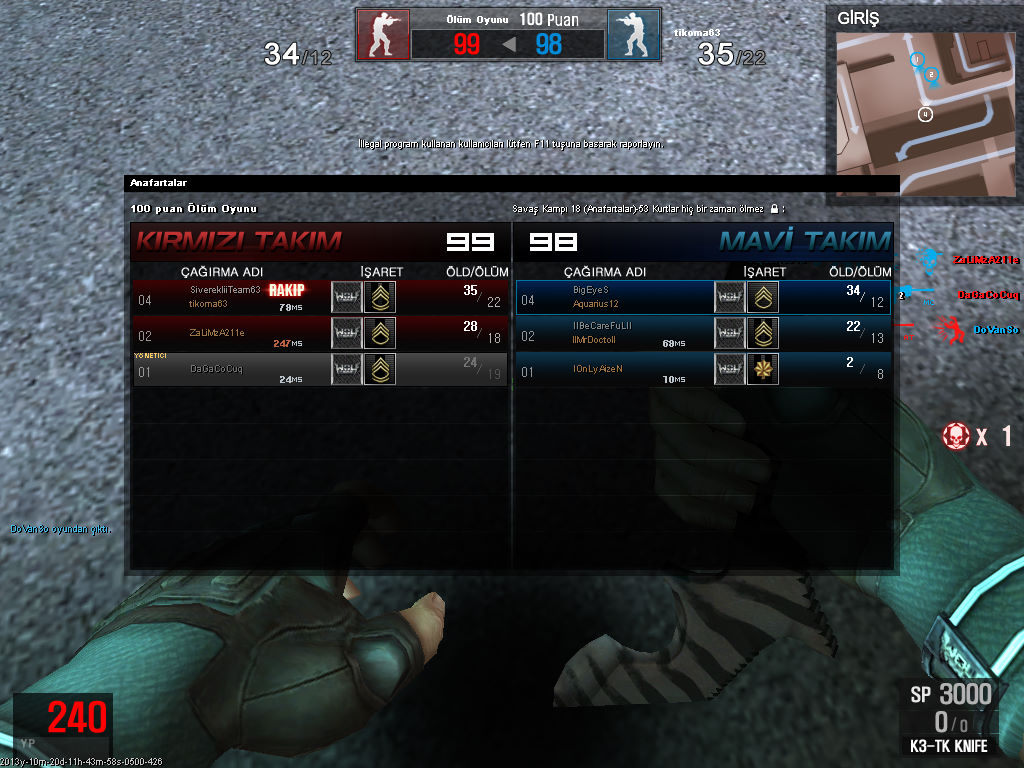Click the blue team soldier icon

[x=633, y=35]
